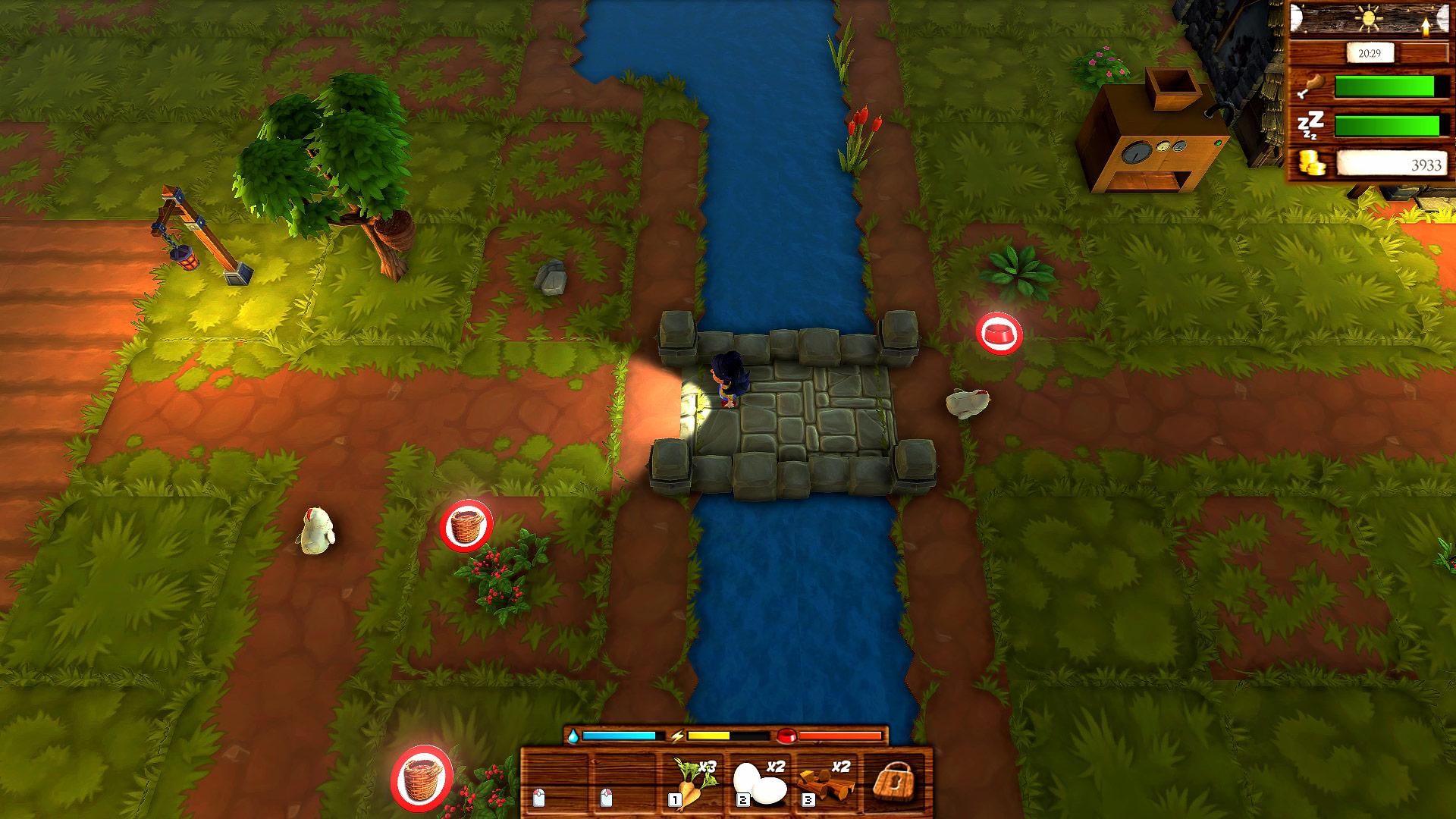
Task: Click the basket marker beside the berry bush
Action: (x=465, y=524)
